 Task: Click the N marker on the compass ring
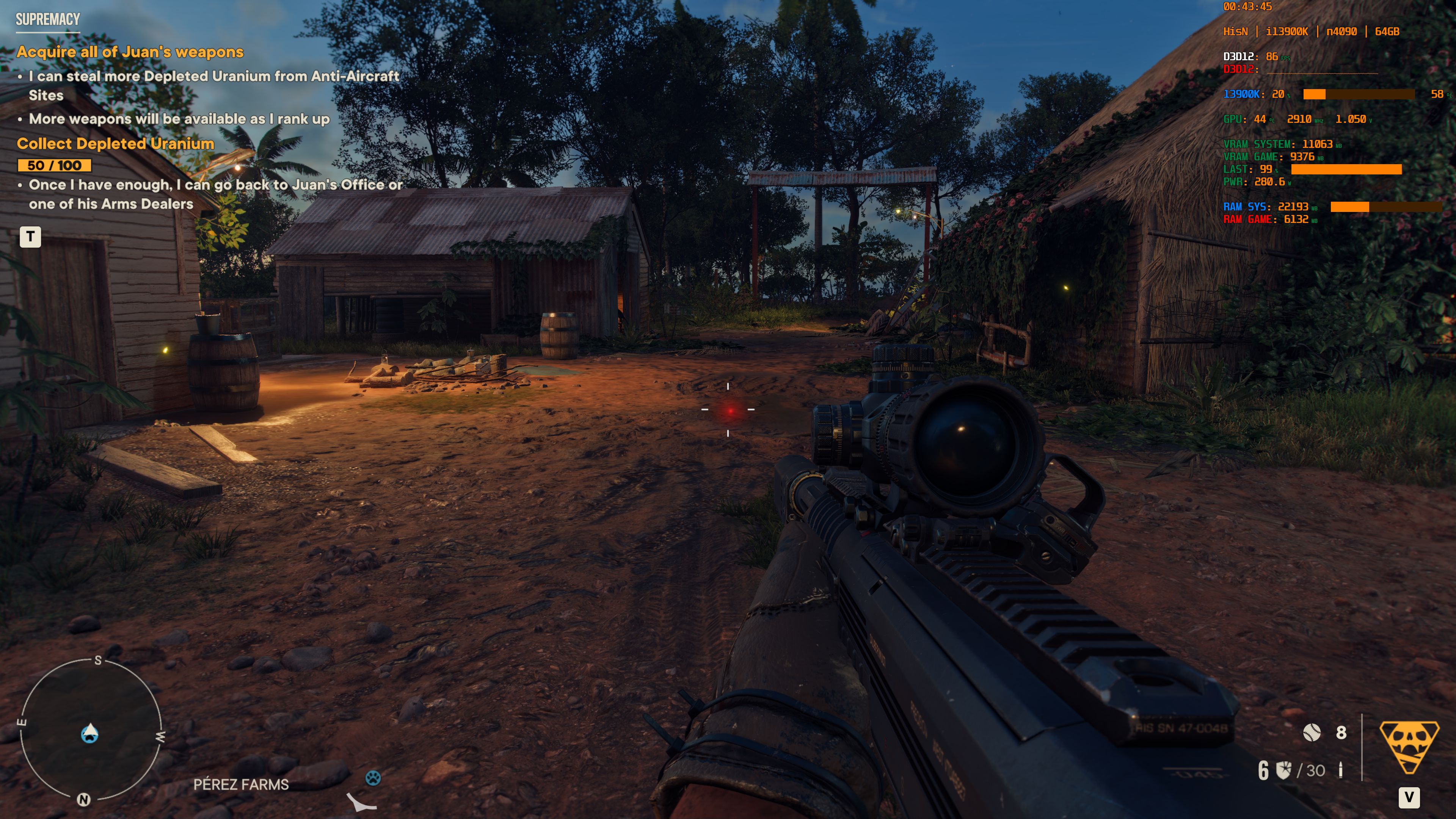pyautogui.click(x=84, y=799)
